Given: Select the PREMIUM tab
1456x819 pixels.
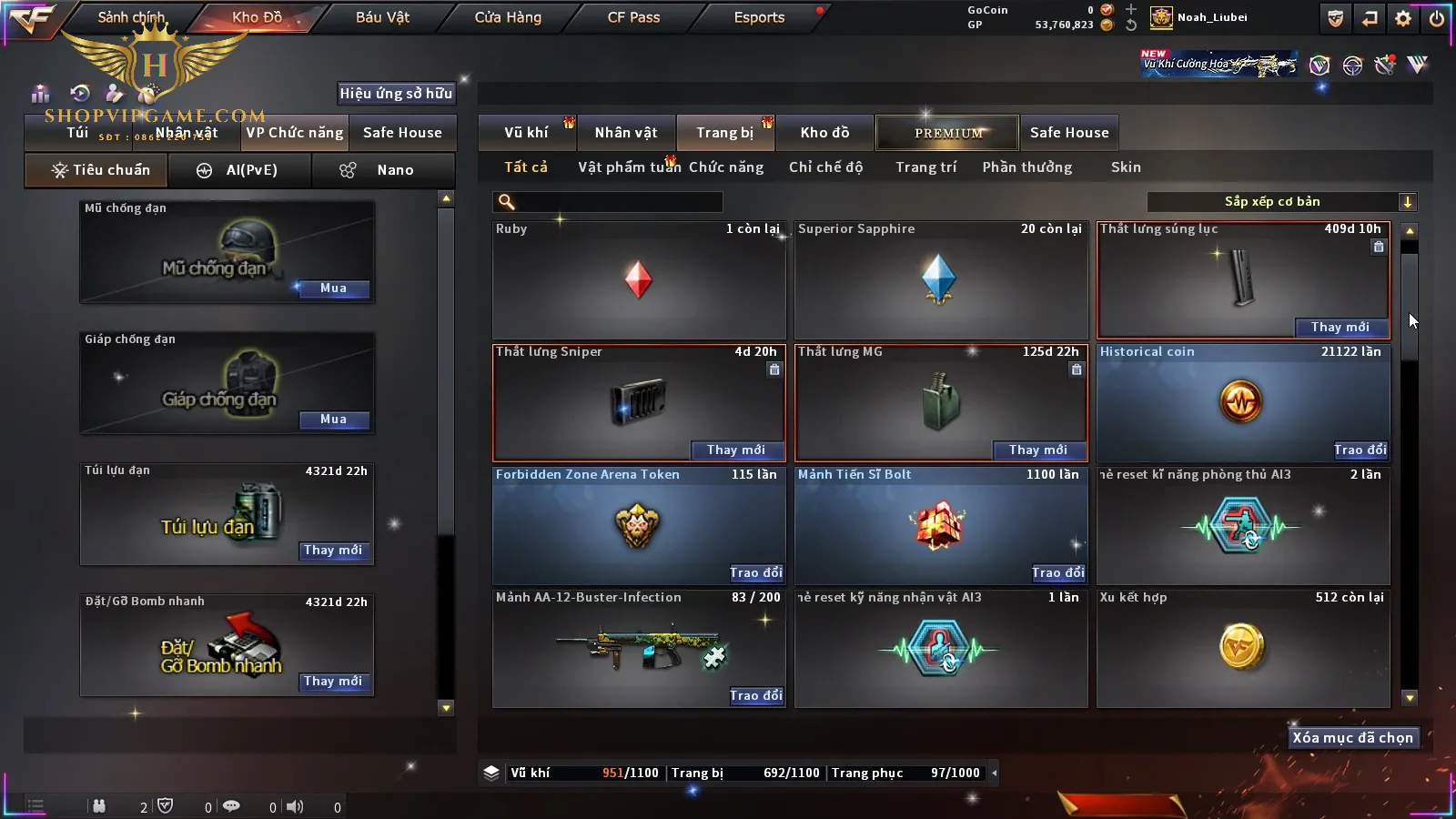Looking at the screenshot, I should pos(948,133).
